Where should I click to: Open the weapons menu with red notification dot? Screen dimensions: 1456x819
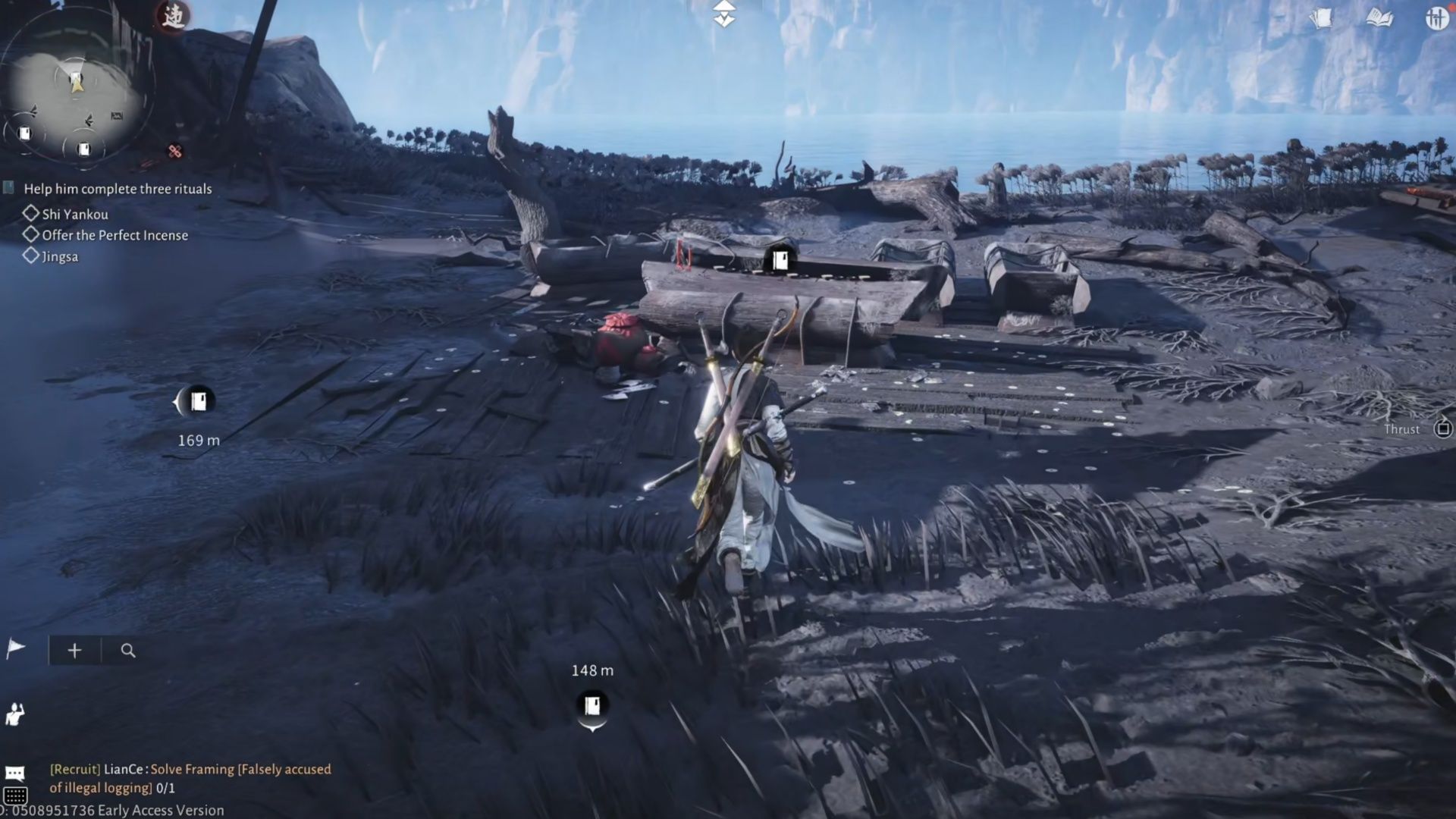tap(1438, 17)
